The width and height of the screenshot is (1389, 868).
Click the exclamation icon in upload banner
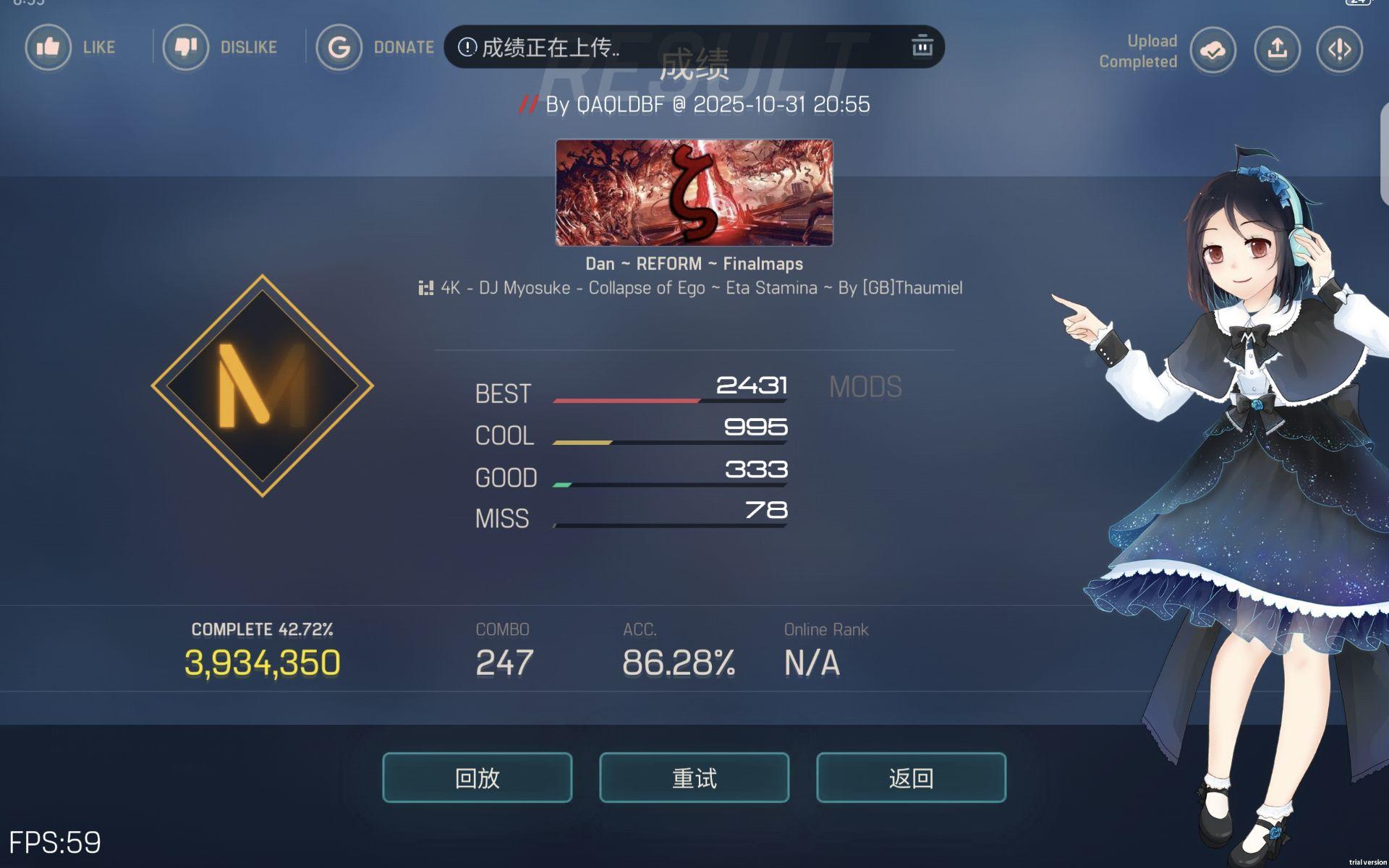467,46
